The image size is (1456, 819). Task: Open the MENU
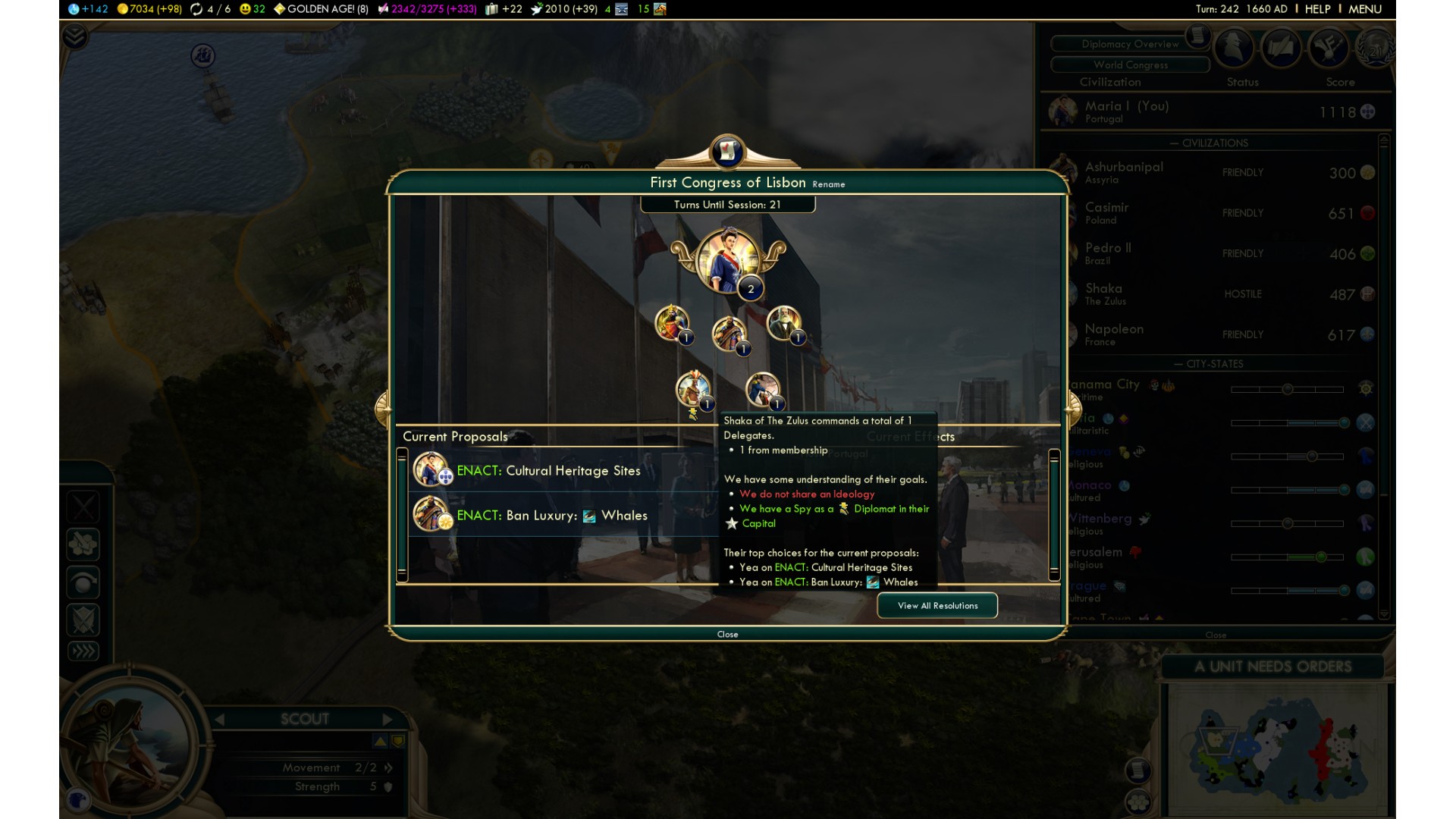point(1365,9)
